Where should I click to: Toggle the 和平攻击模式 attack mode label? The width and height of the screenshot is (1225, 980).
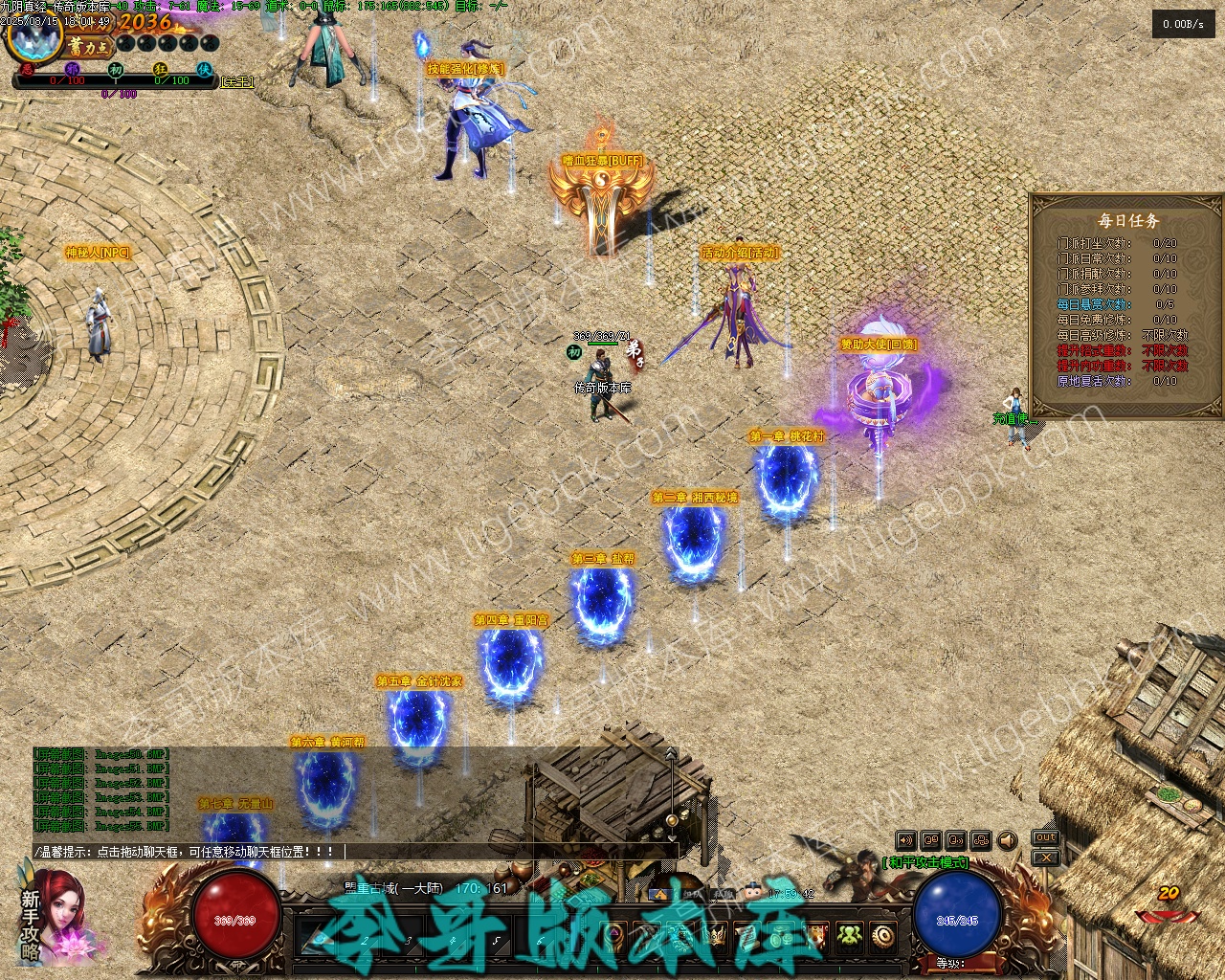coord(926,862)
